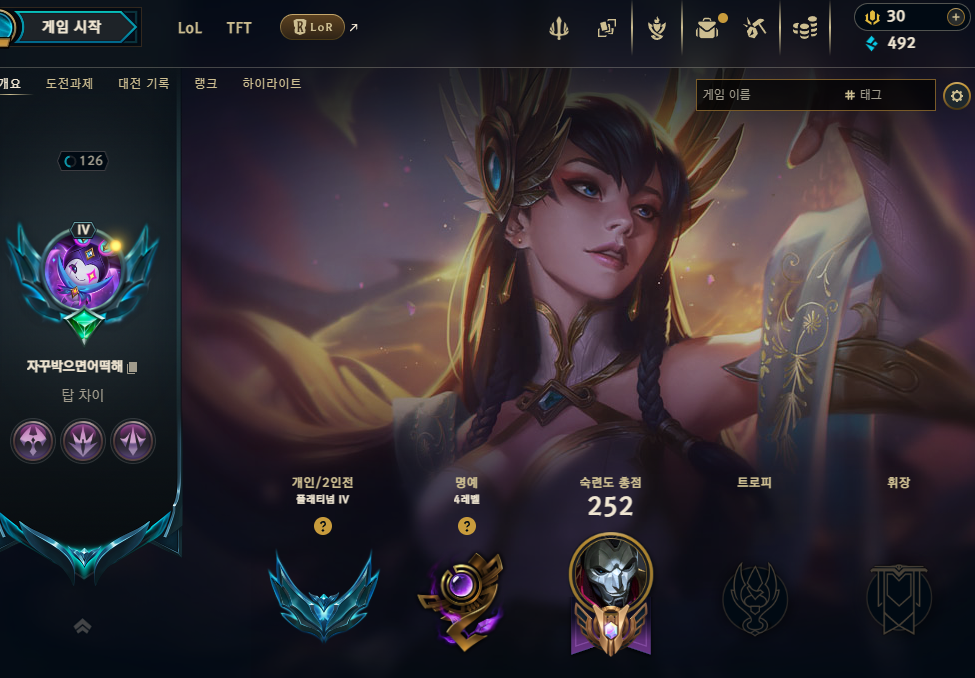Screen dimensions: 975x678
Task: Copy the summoner name with the copy icon
Action: tap(133, 367)
